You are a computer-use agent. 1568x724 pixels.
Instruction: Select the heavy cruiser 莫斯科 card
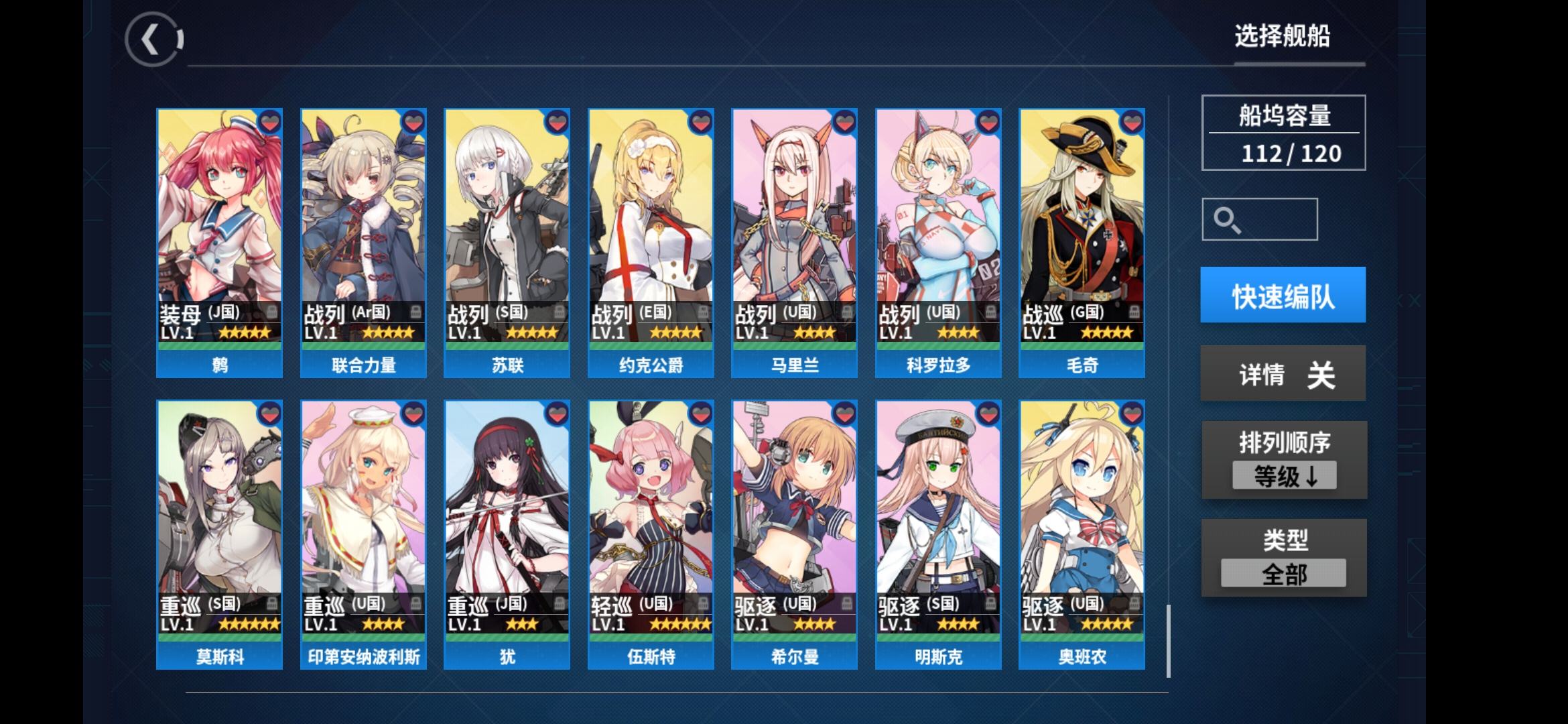[x=220, y=534]
